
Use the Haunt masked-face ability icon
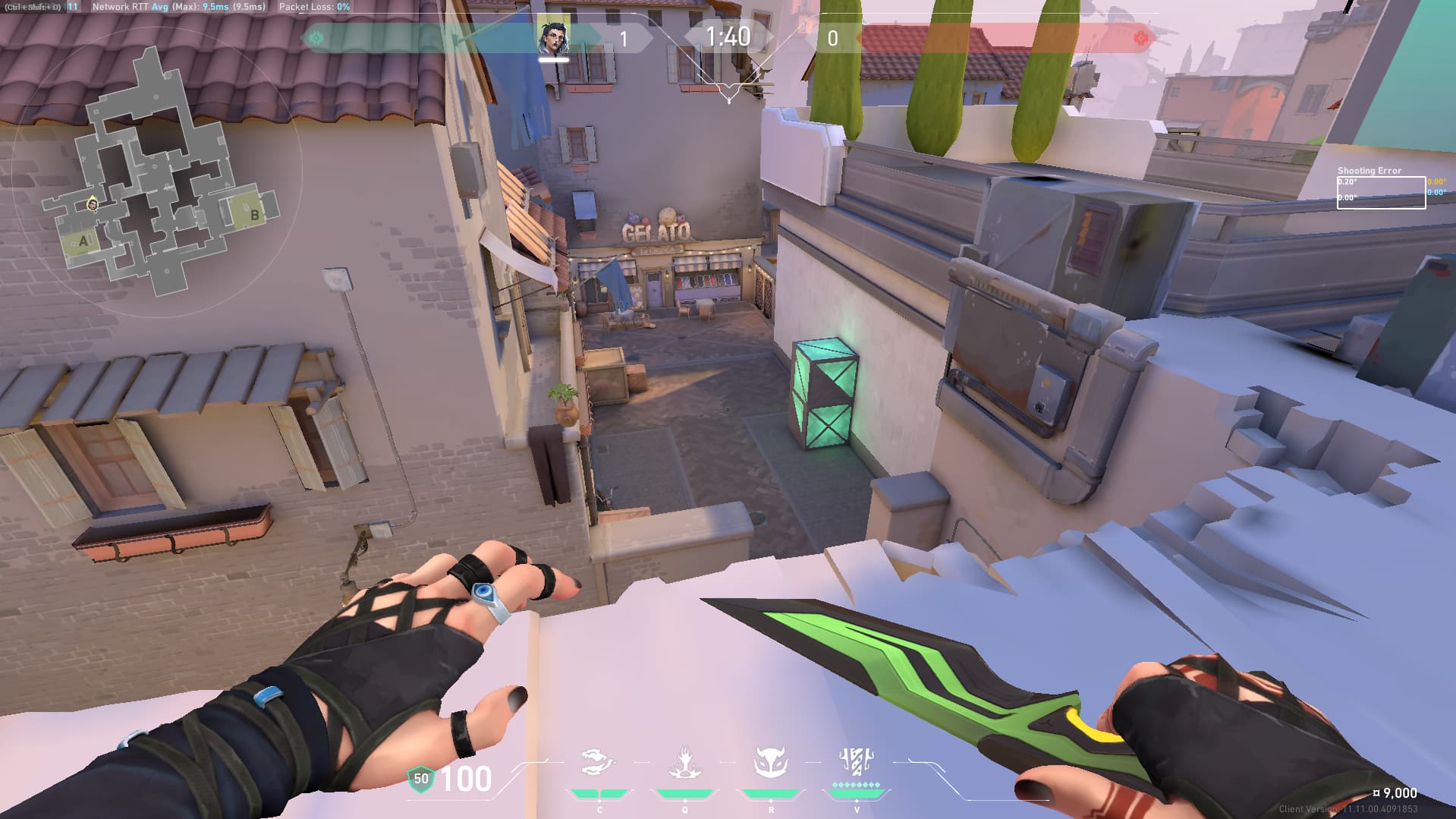771,763
